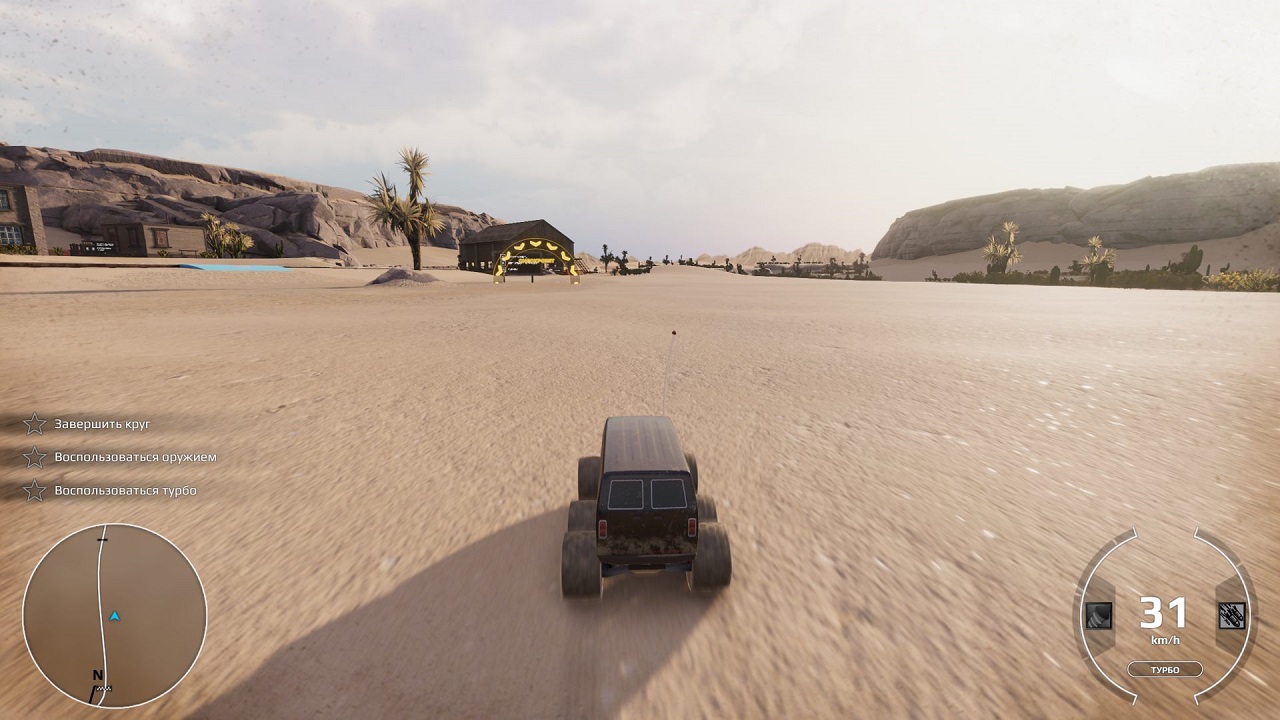Toggle the star beside "Воспользоваться турбо"
The height and width of the screenshot is (720, 1280).
(x=35, y=491)
